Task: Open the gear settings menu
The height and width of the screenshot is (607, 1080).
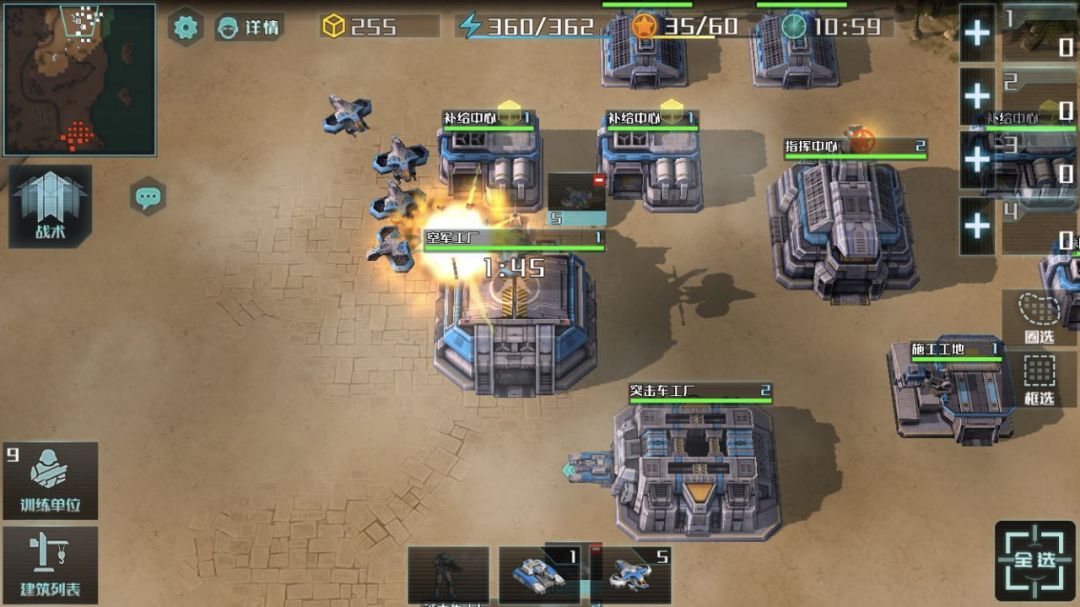Action: coord(185,27)
